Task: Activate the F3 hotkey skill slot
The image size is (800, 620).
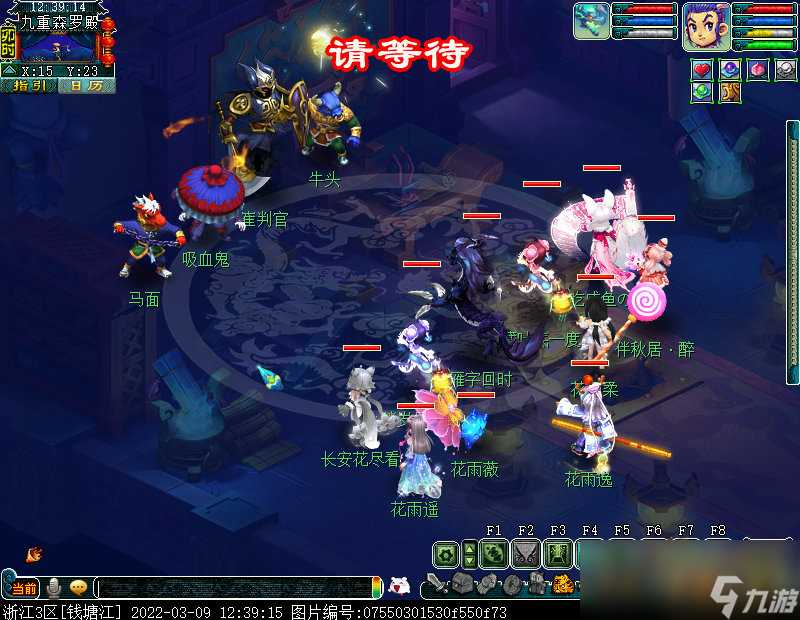Action: coord(557,554)
